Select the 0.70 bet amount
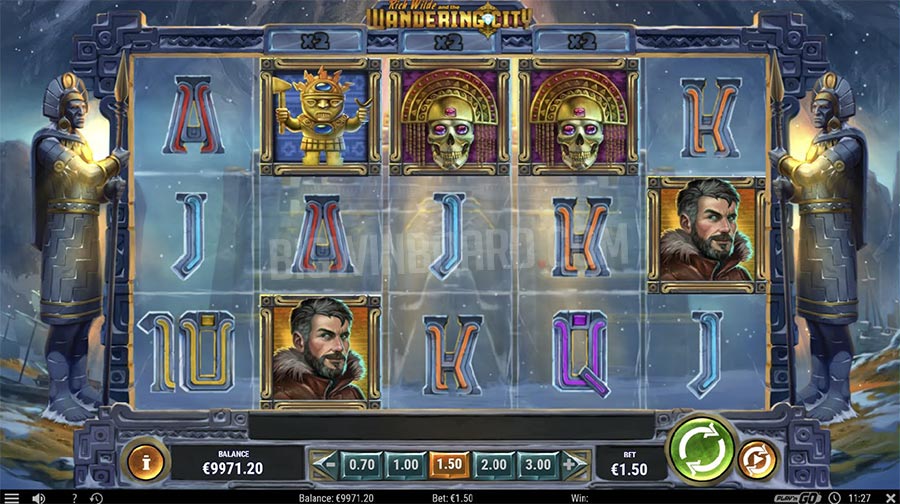This screenshot has width=900, height=504. click(x=363, y=464)
